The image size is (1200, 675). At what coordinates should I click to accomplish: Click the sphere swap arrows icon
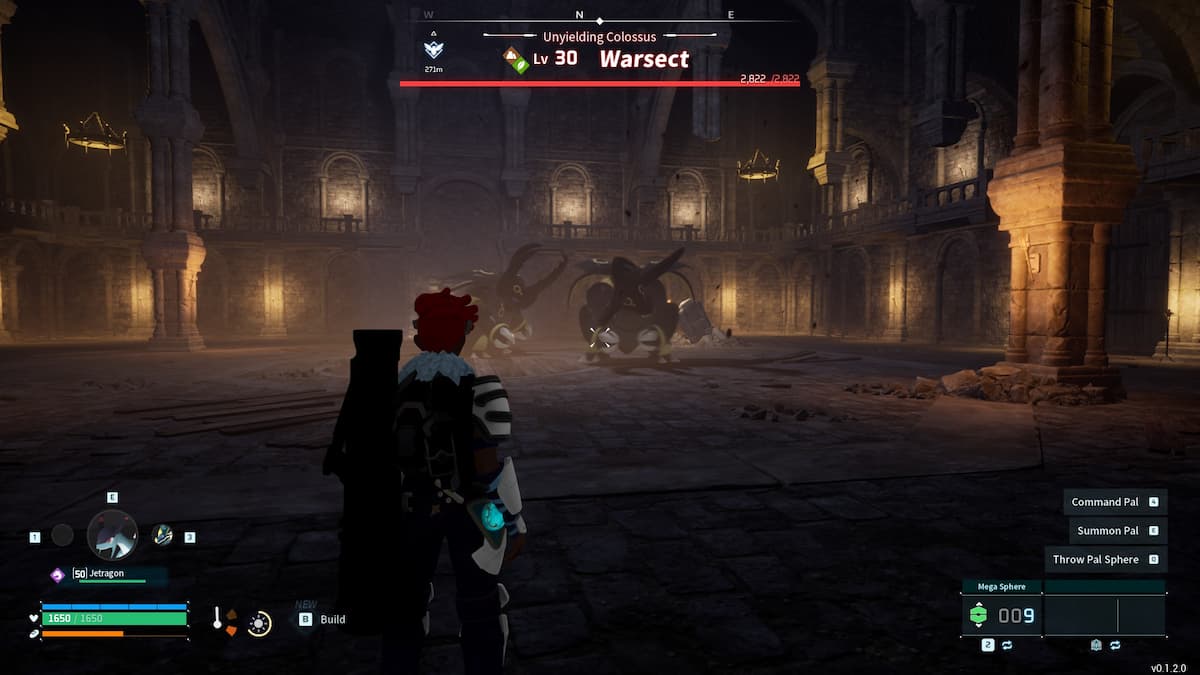[x=1007, y=646]
